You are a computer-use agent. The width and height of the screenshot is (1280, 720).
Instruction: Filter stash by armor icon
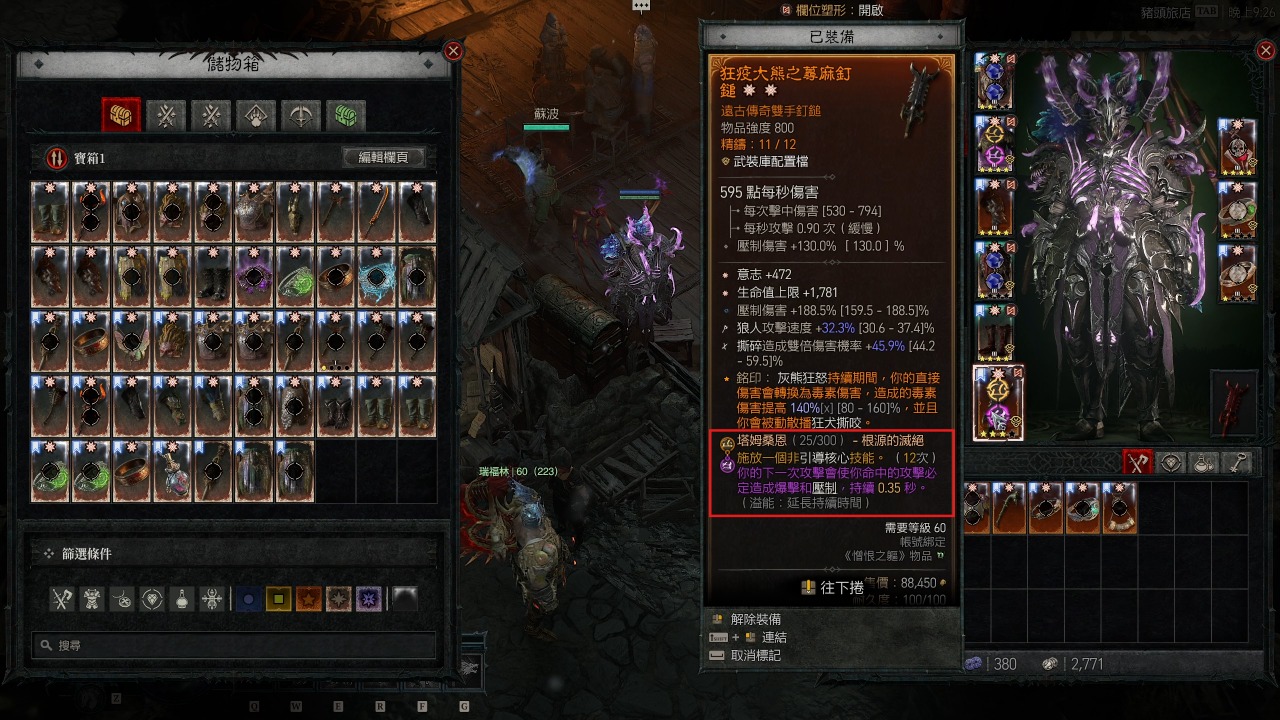click(93, 599)
